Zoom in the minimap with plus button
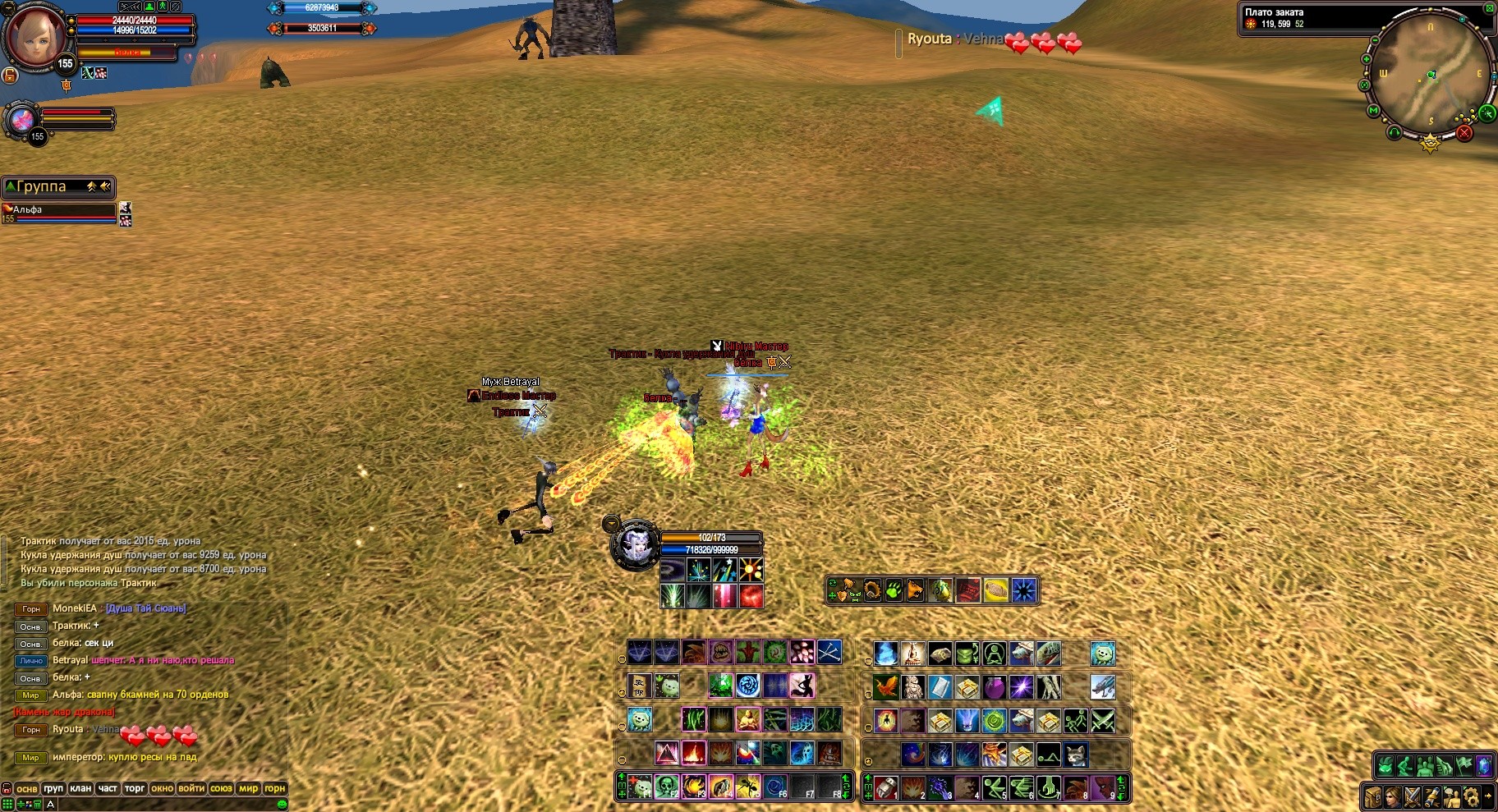Screen dimensions: 1498x812 (1367, 59)
